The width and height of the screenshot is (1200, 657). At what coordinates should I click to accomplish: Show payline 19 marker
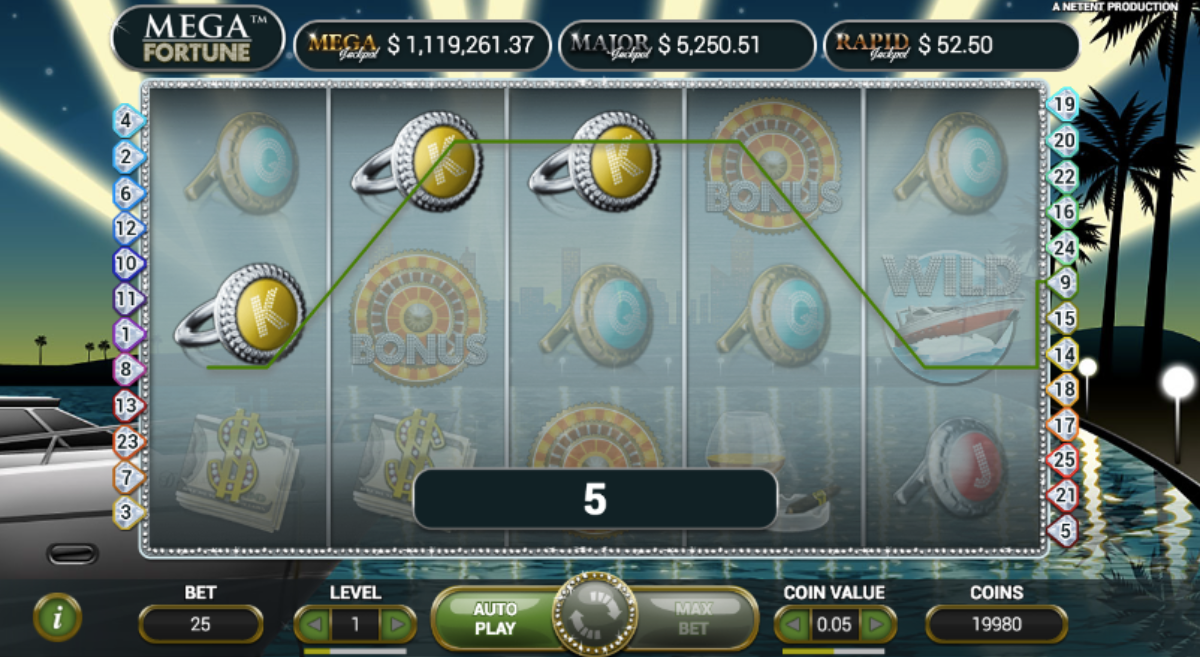(1064, 104)
